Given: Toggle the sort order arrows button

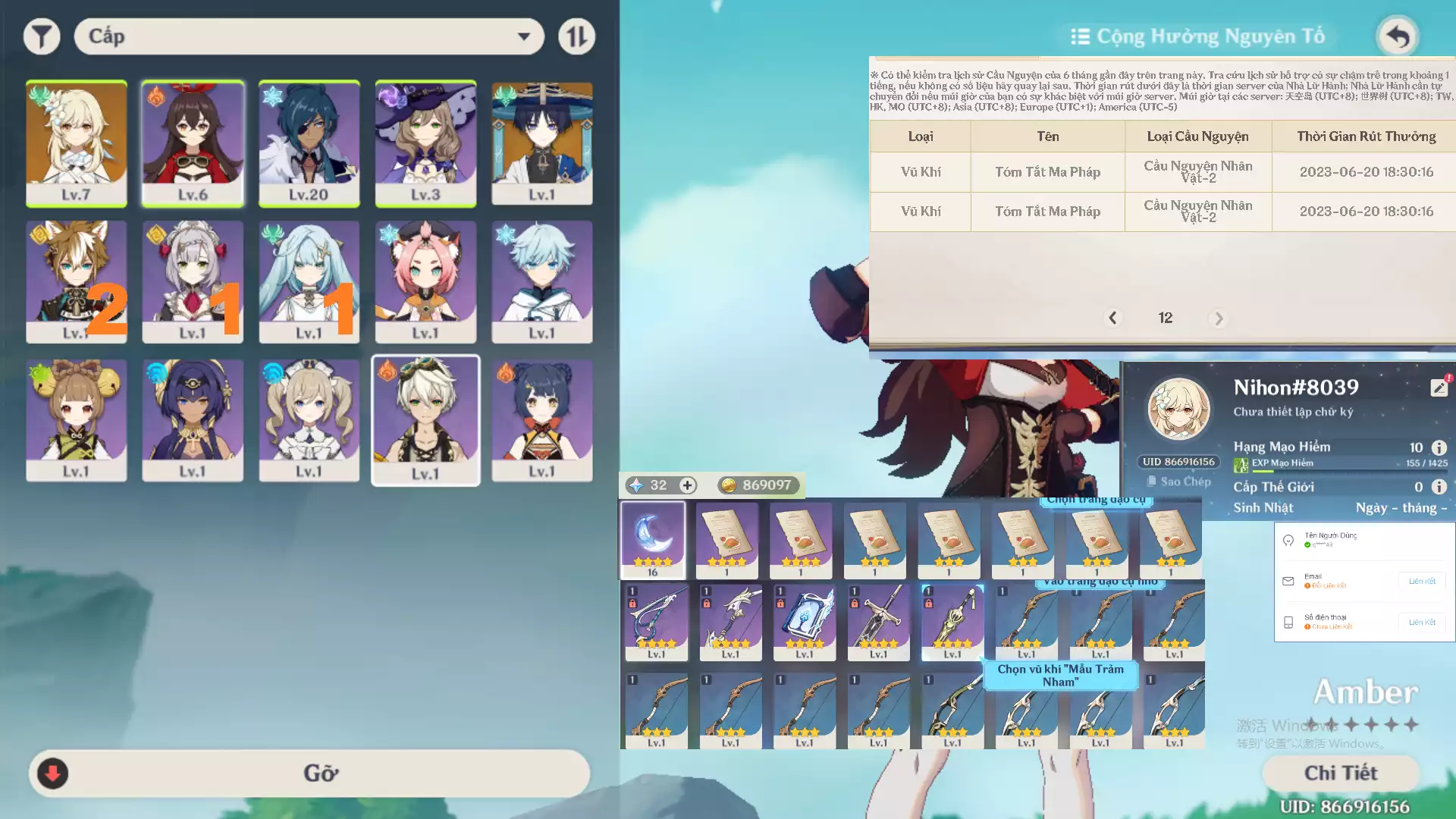Looking at the screenshot, I should [576, 36].
